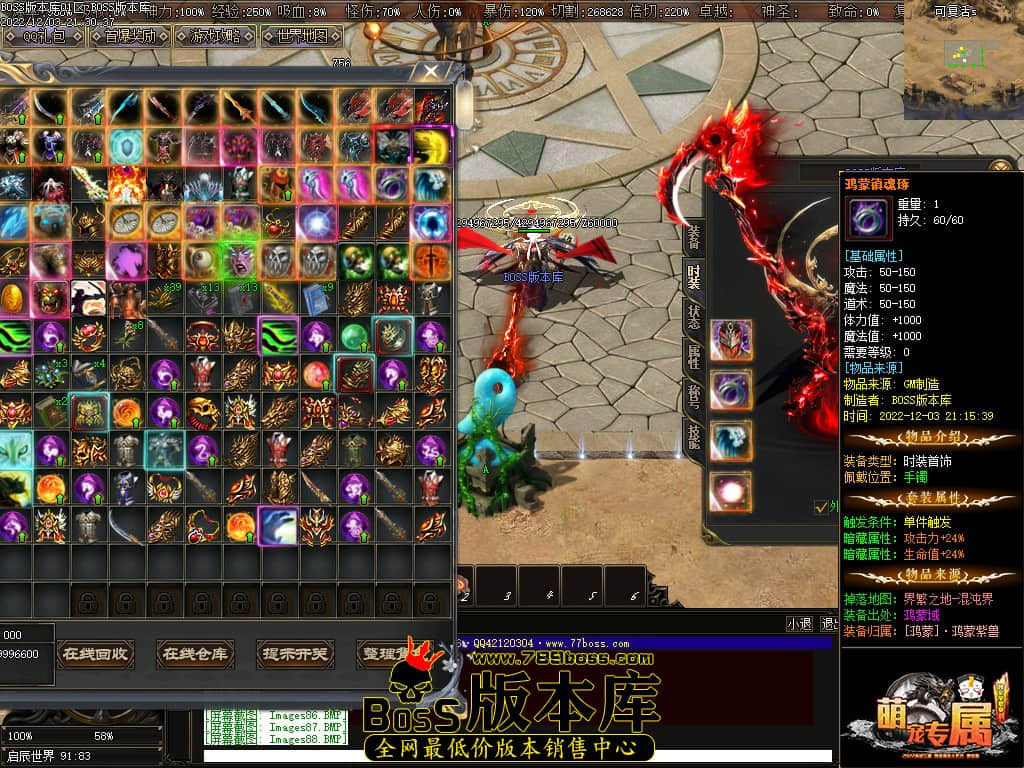Click the minimap in the corner
This screenshot has width=1024, height=768.
click(962, 60)
